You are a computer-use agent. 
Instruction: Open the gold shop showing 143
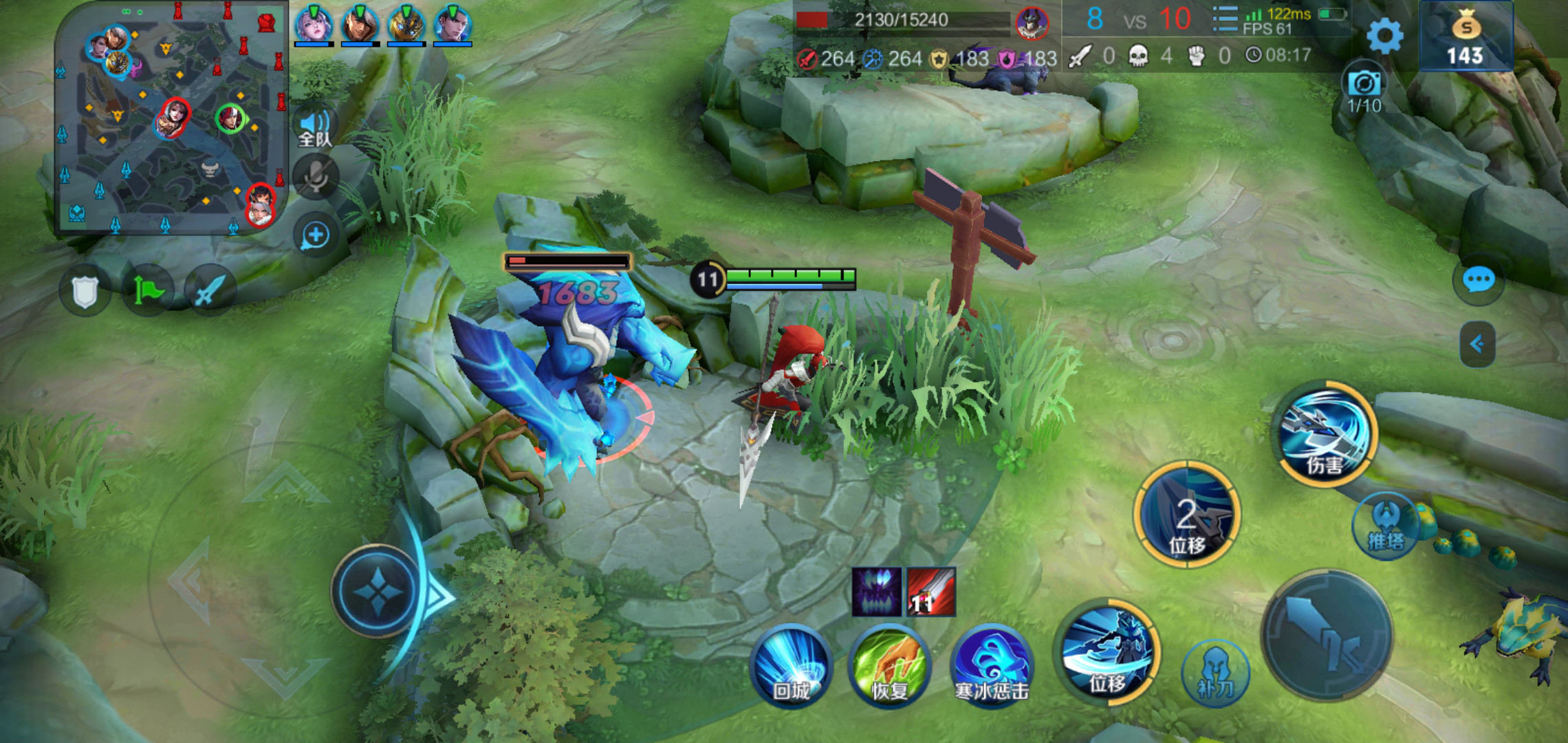pos(1466,37)
